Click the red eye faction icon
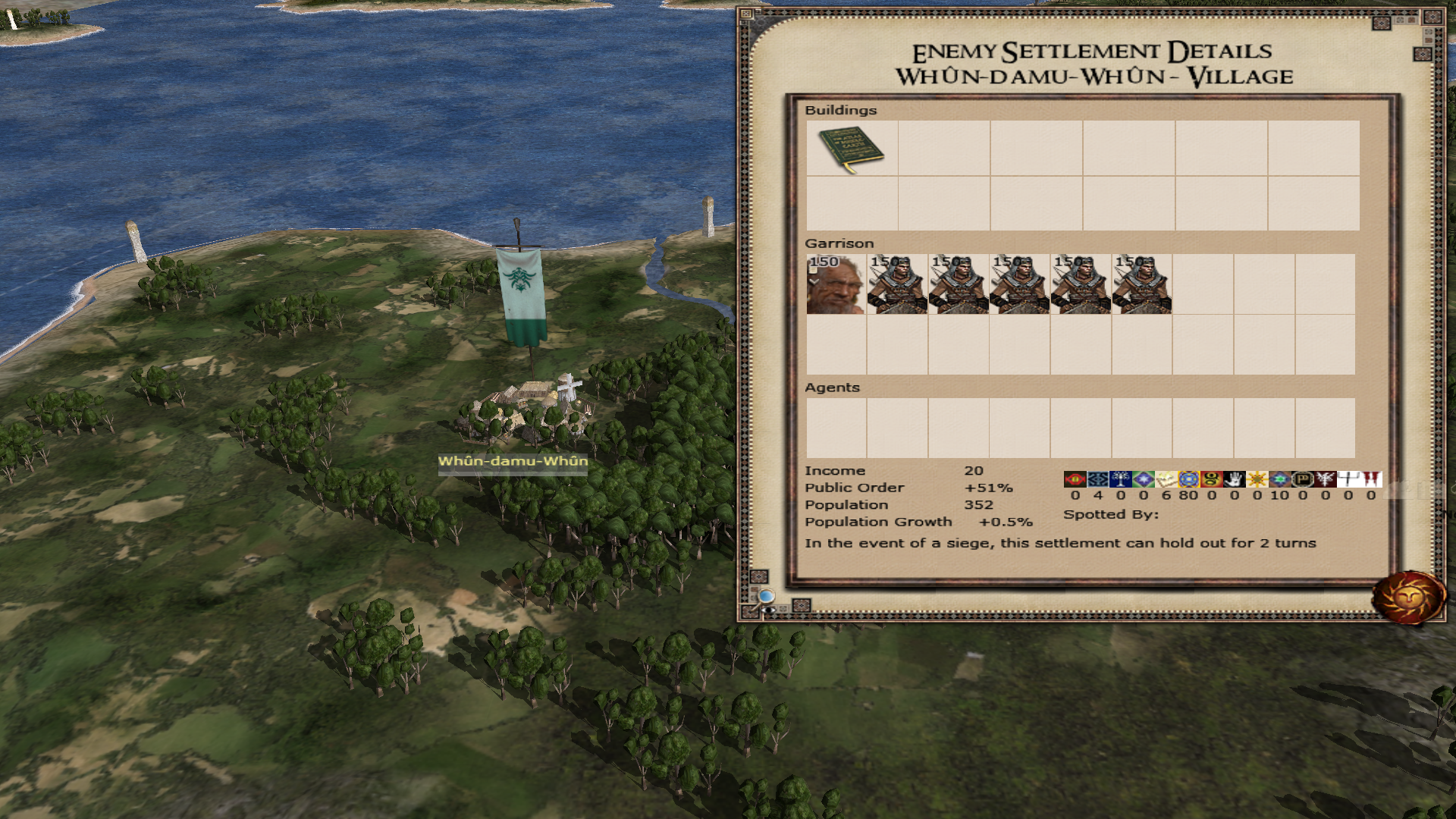 tap(1075, 479)
